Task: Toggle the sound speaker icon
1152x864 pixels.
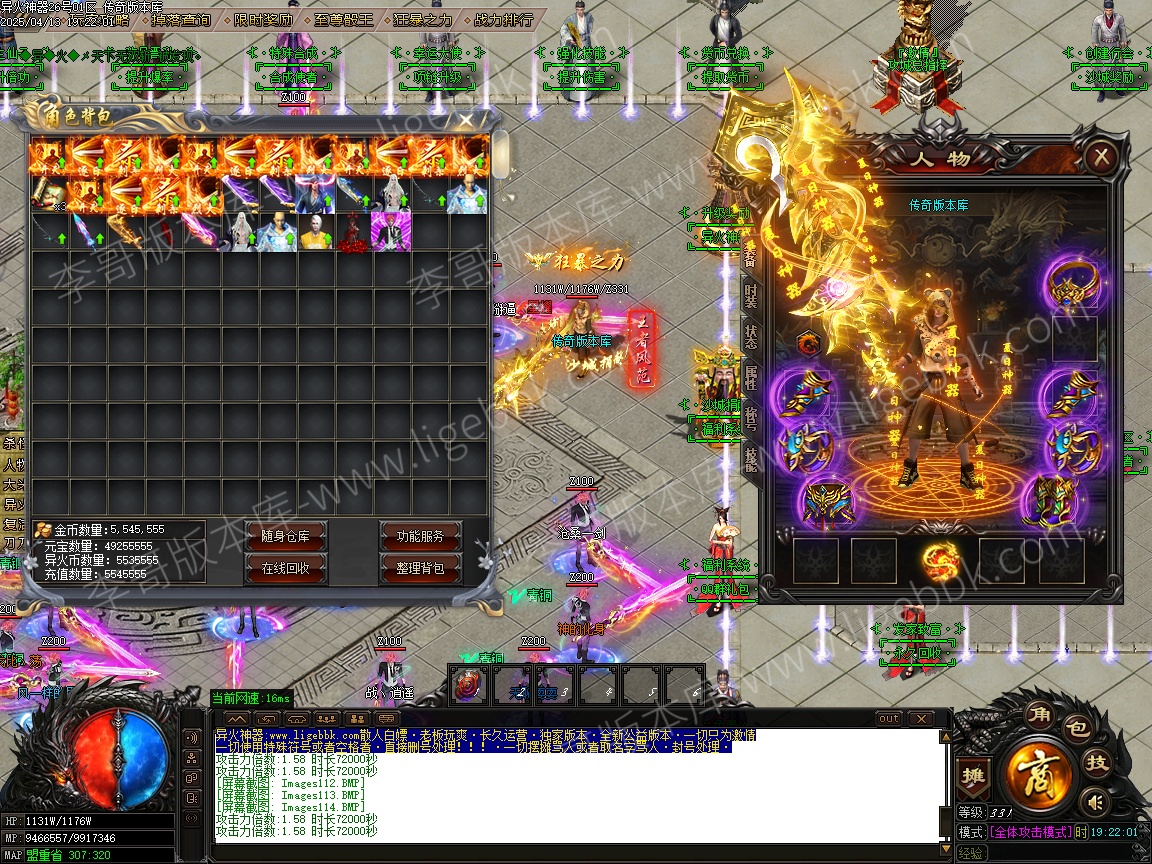Action: [x=1096, y=801]
